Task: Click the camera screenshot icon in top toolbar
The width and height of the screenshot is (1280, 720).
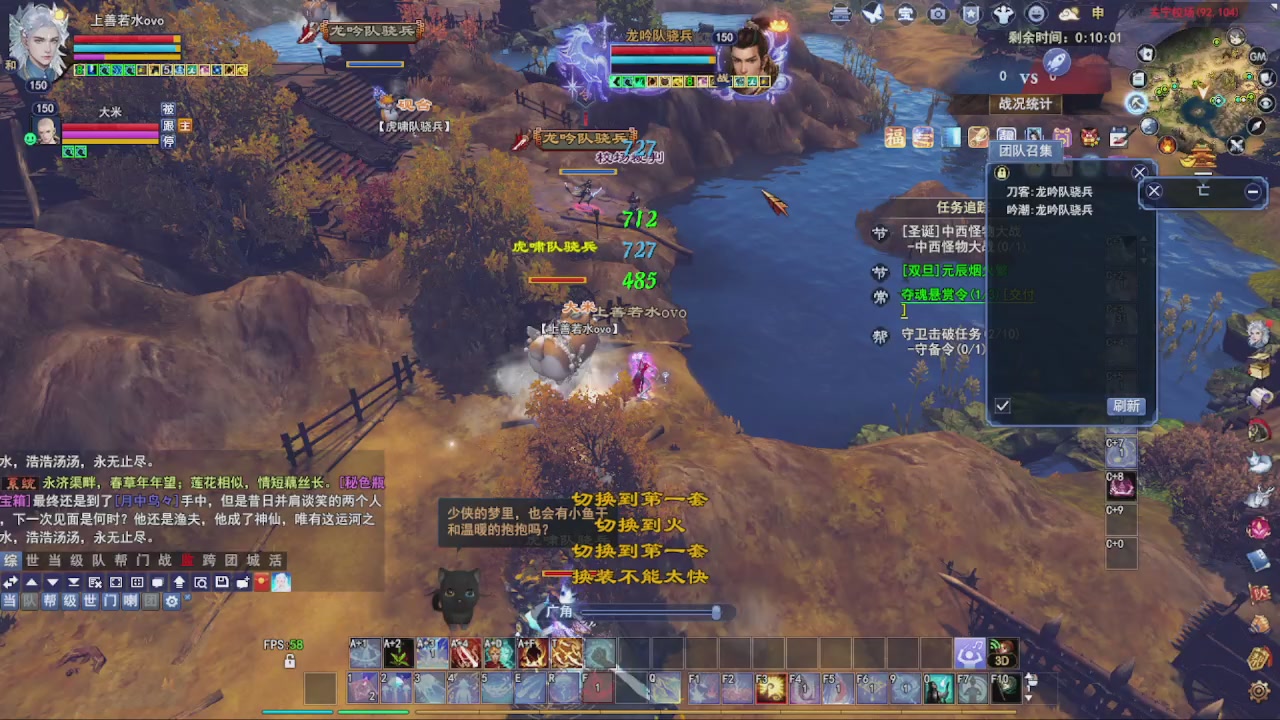Action: click(940, 14)
